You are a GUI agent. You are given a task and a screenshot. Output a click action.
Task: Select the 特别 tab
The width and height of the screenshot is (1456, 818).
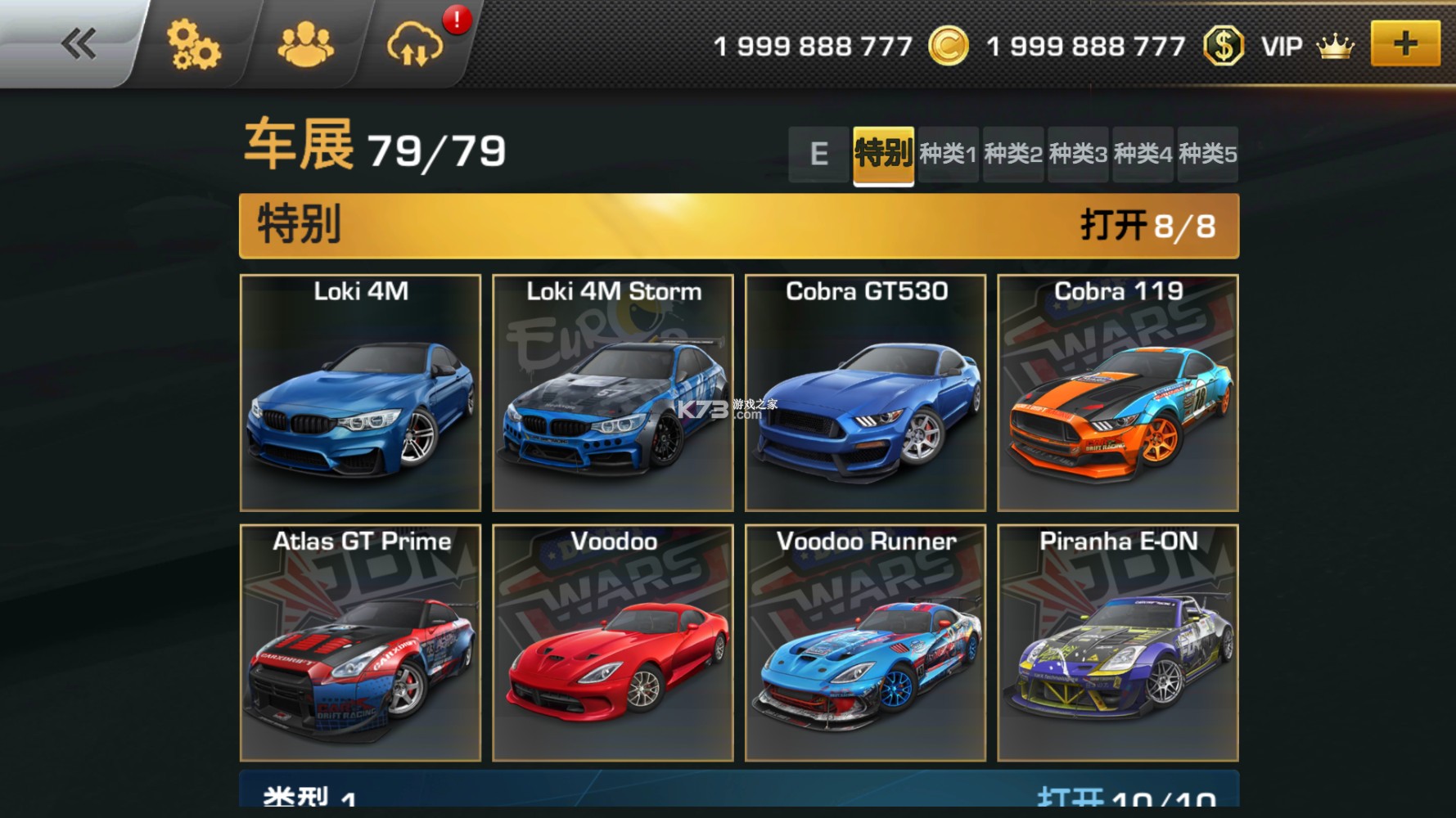coord(883,154)
